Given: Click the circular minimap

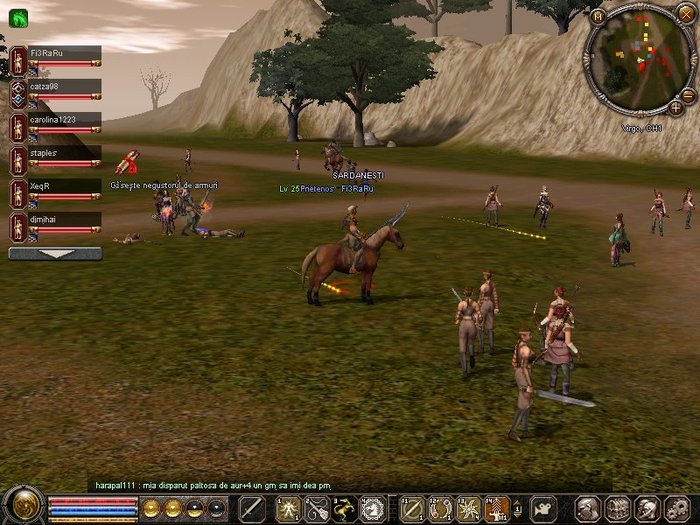Looking at the screenshot, I should [638, 58].
